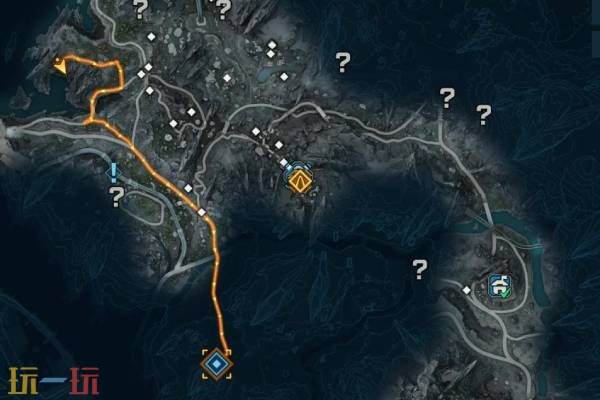
Task: Select the orange player arrow marker
Action: [x=61, y=67]
